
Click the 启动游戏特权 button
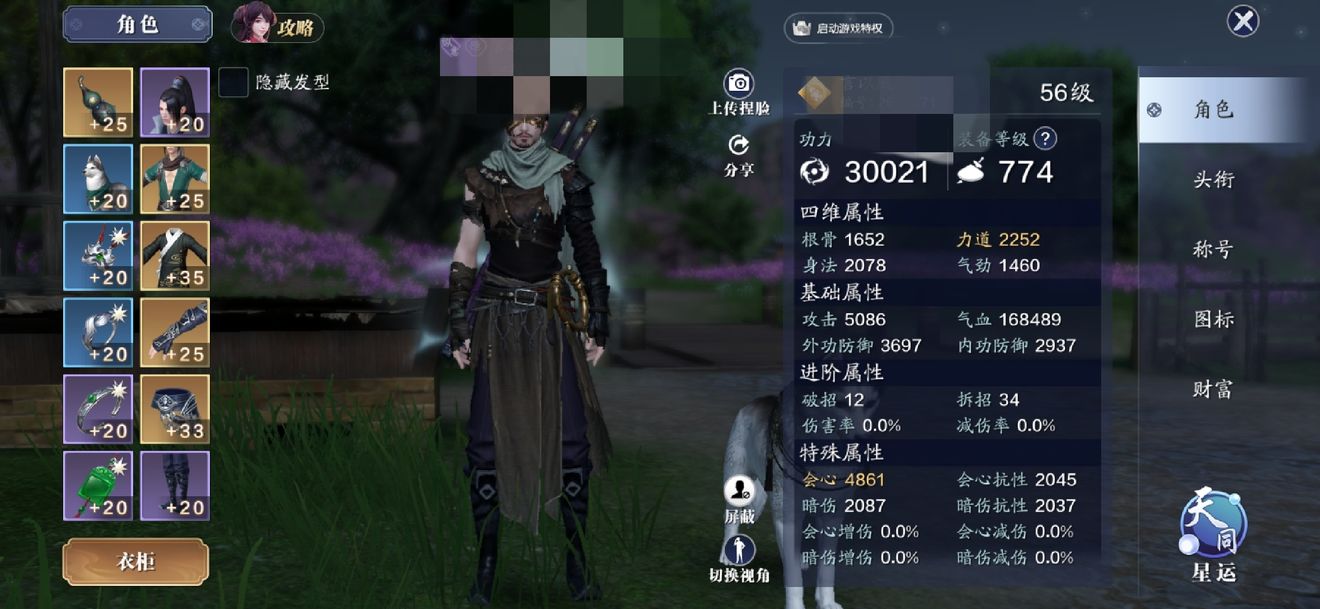(838, 28)
